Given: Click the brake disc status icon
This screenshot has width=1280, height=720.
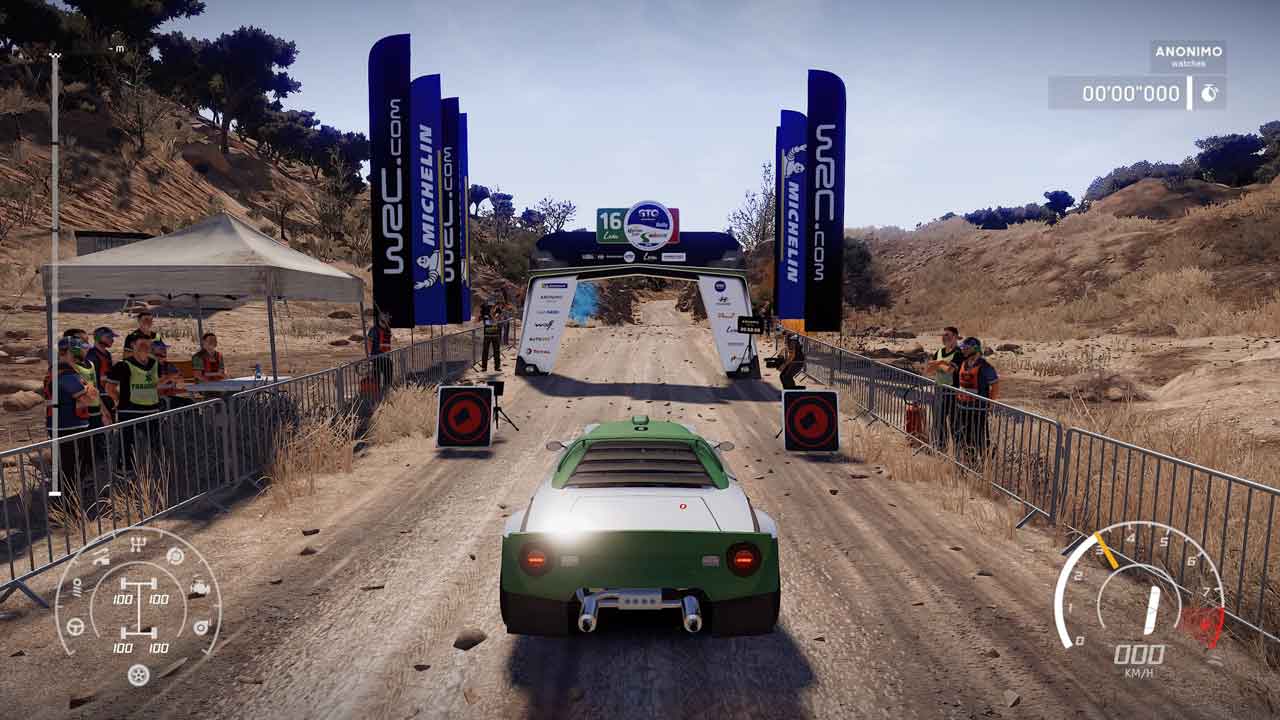Looking at the screenshot, I should [175, 556].
